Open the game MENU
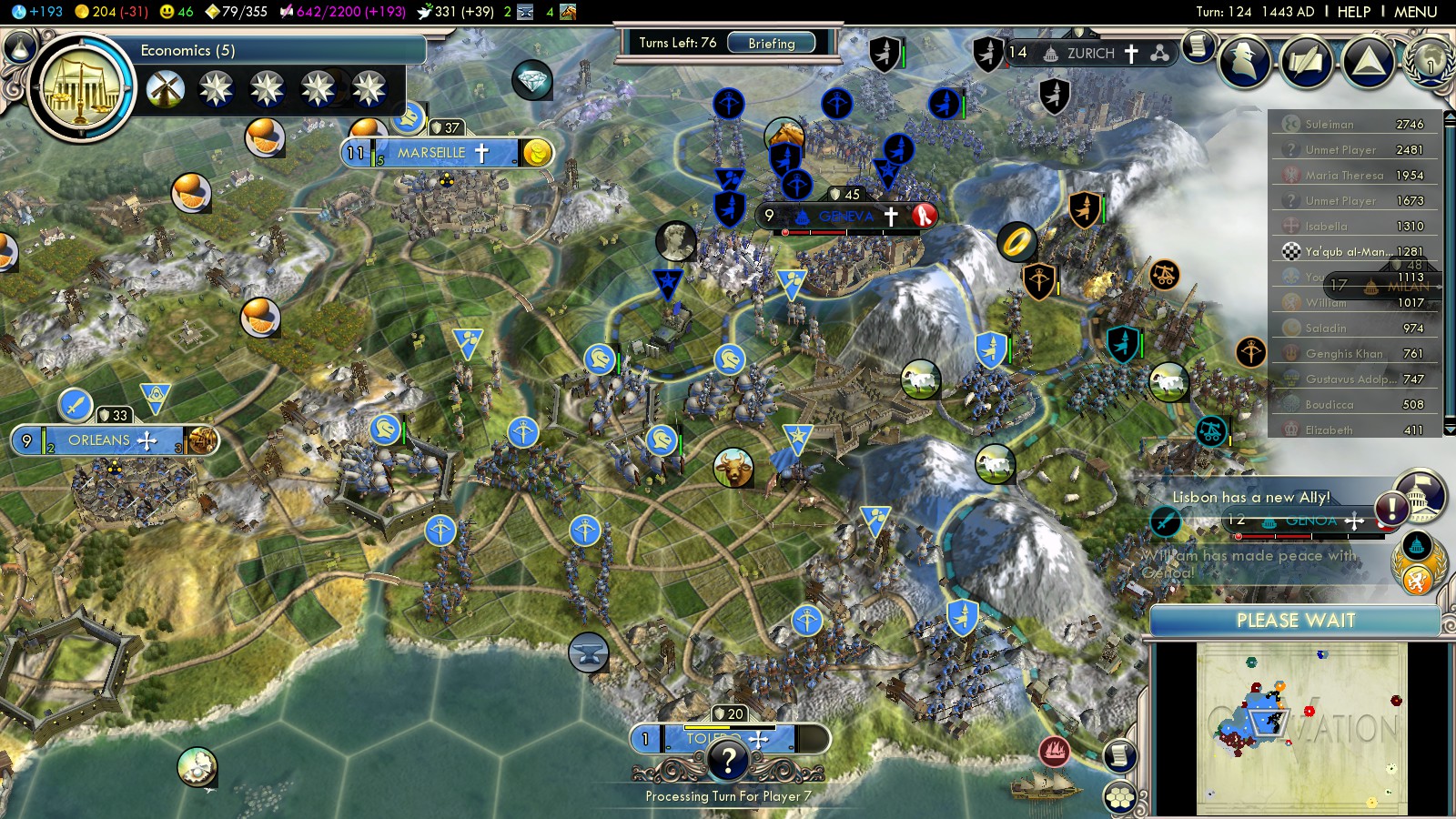1456x819 pixels. tap(1415, 12)
